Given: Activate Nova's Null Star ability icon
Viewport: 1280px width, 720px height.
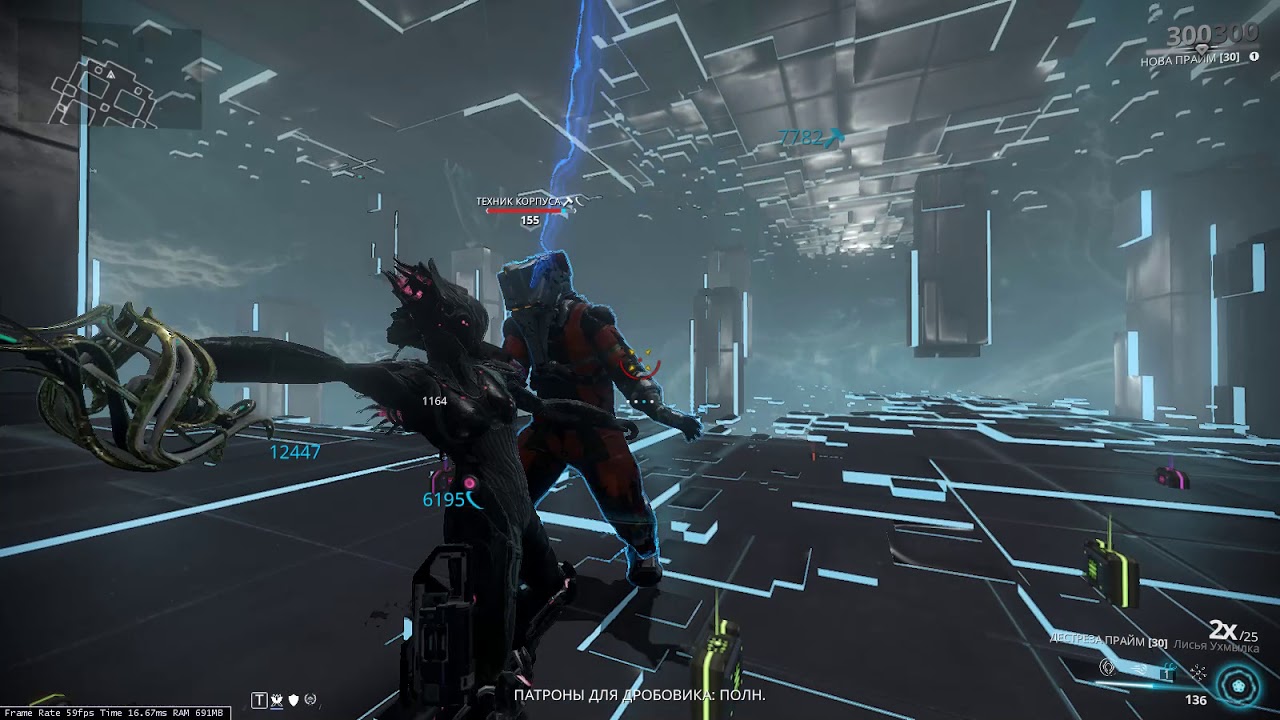Looking at the screenshot, I should [x=1107, y=669].
